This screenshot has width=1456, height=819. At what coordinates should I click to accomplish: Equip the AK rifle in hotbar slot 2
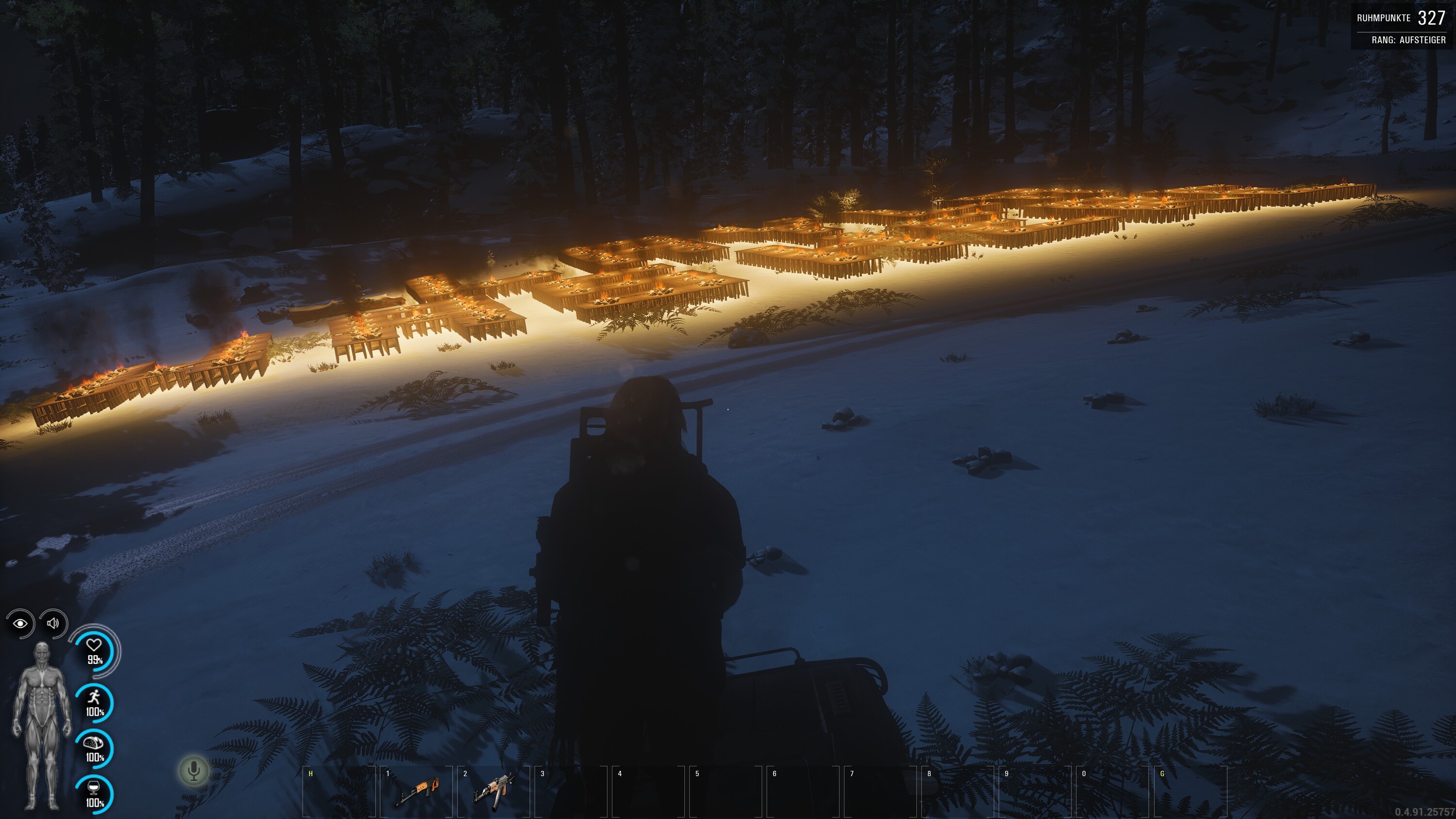click(494, 790)
